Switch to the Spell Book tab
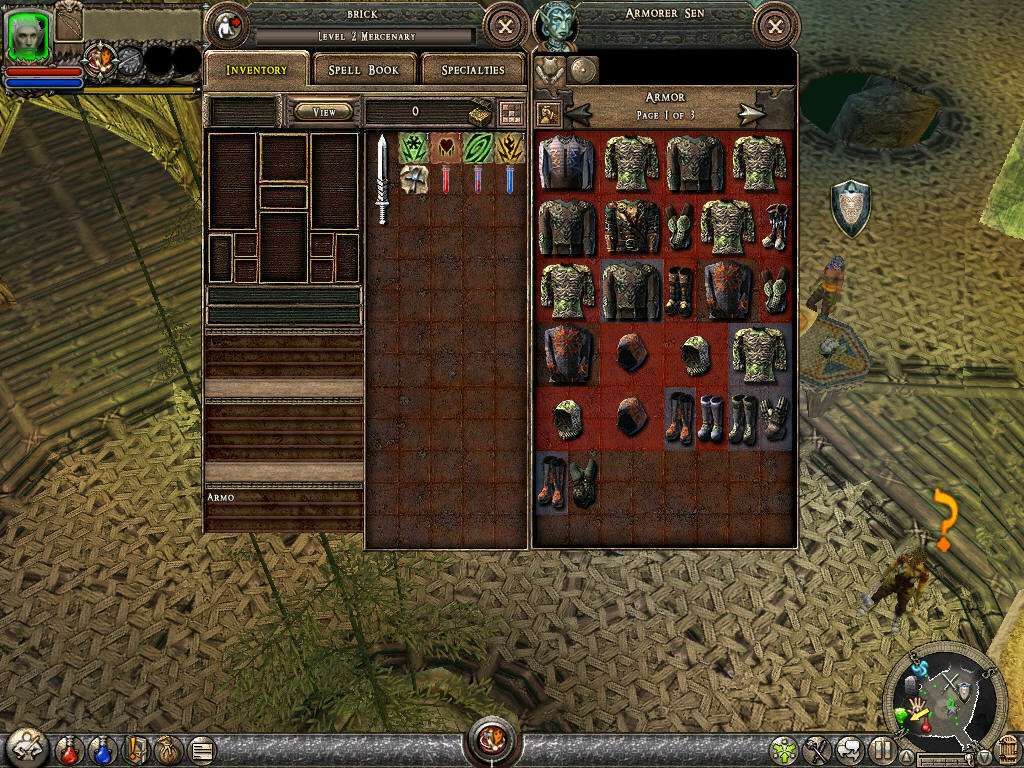Viewport: 1024px width, 768px height. (x=364, y=70)
